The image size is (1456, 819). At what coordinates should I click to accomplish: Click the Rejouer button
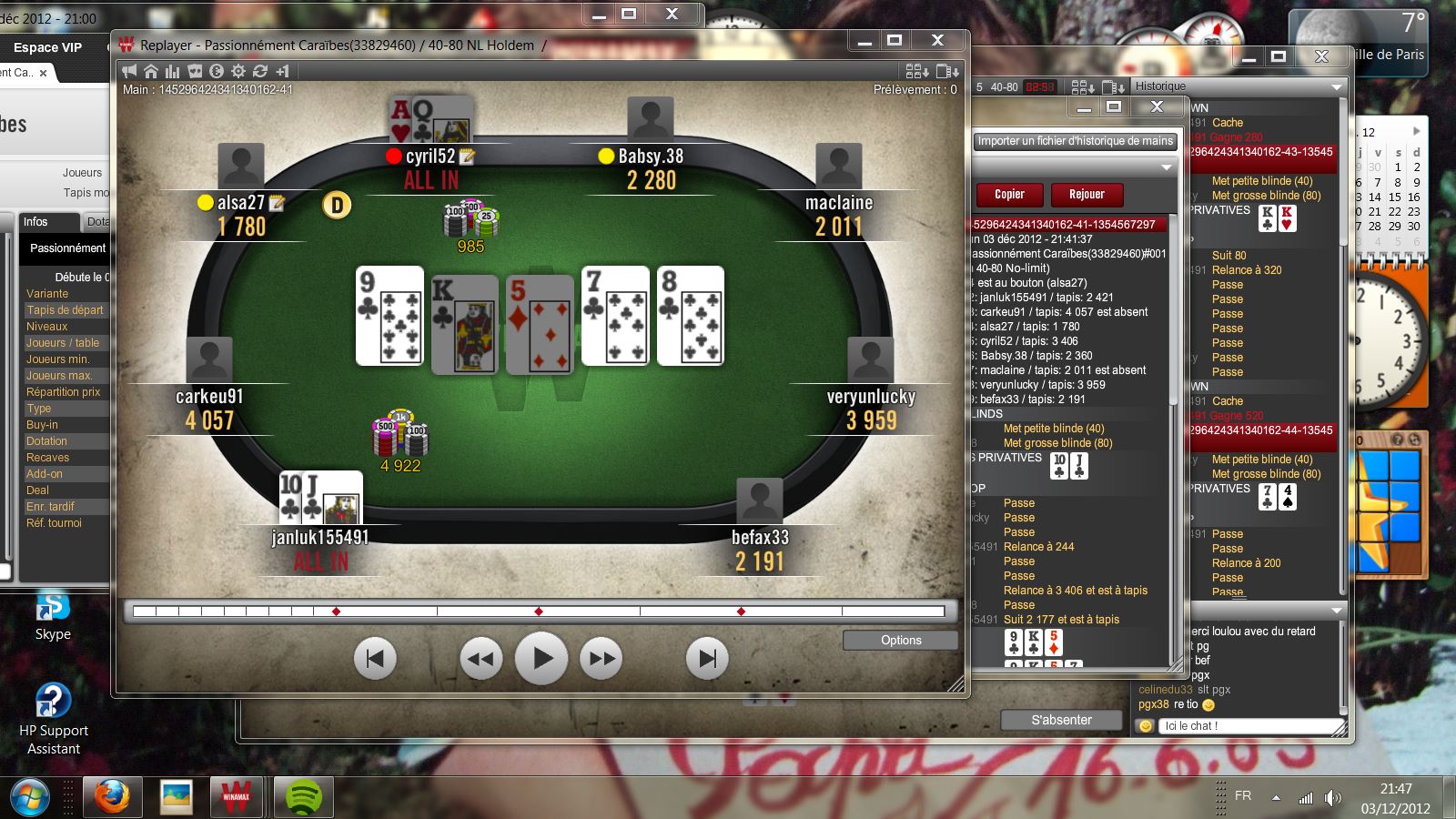coord(1087,195)
